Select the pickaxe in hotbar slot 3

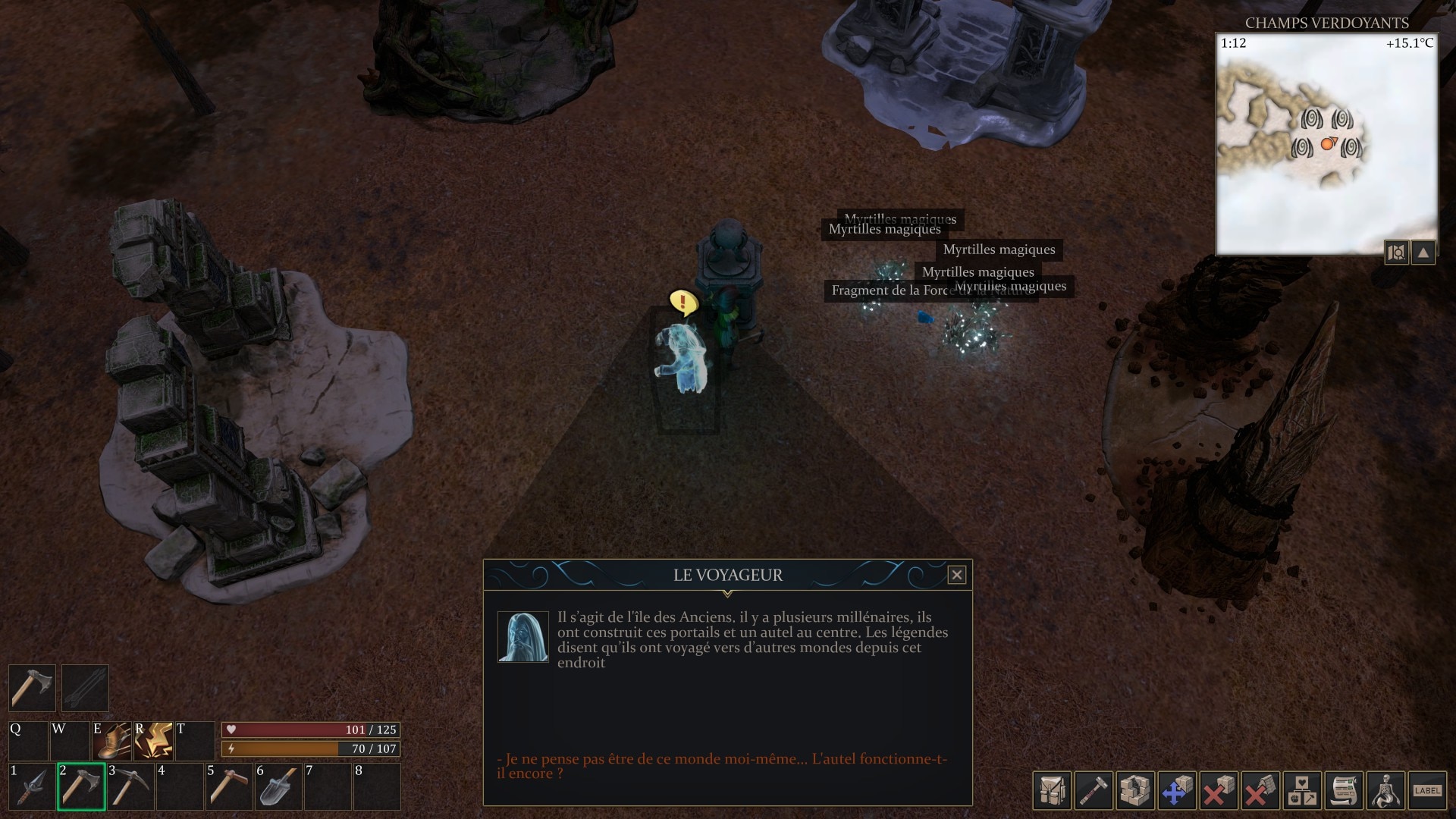(130, 787)
